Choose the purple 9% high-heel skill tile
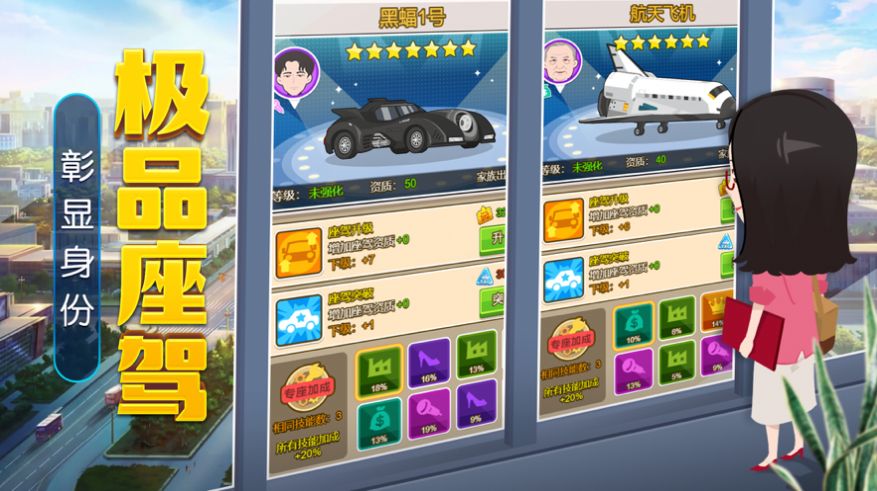Viewport: 877px width, 491px height. 476,409
